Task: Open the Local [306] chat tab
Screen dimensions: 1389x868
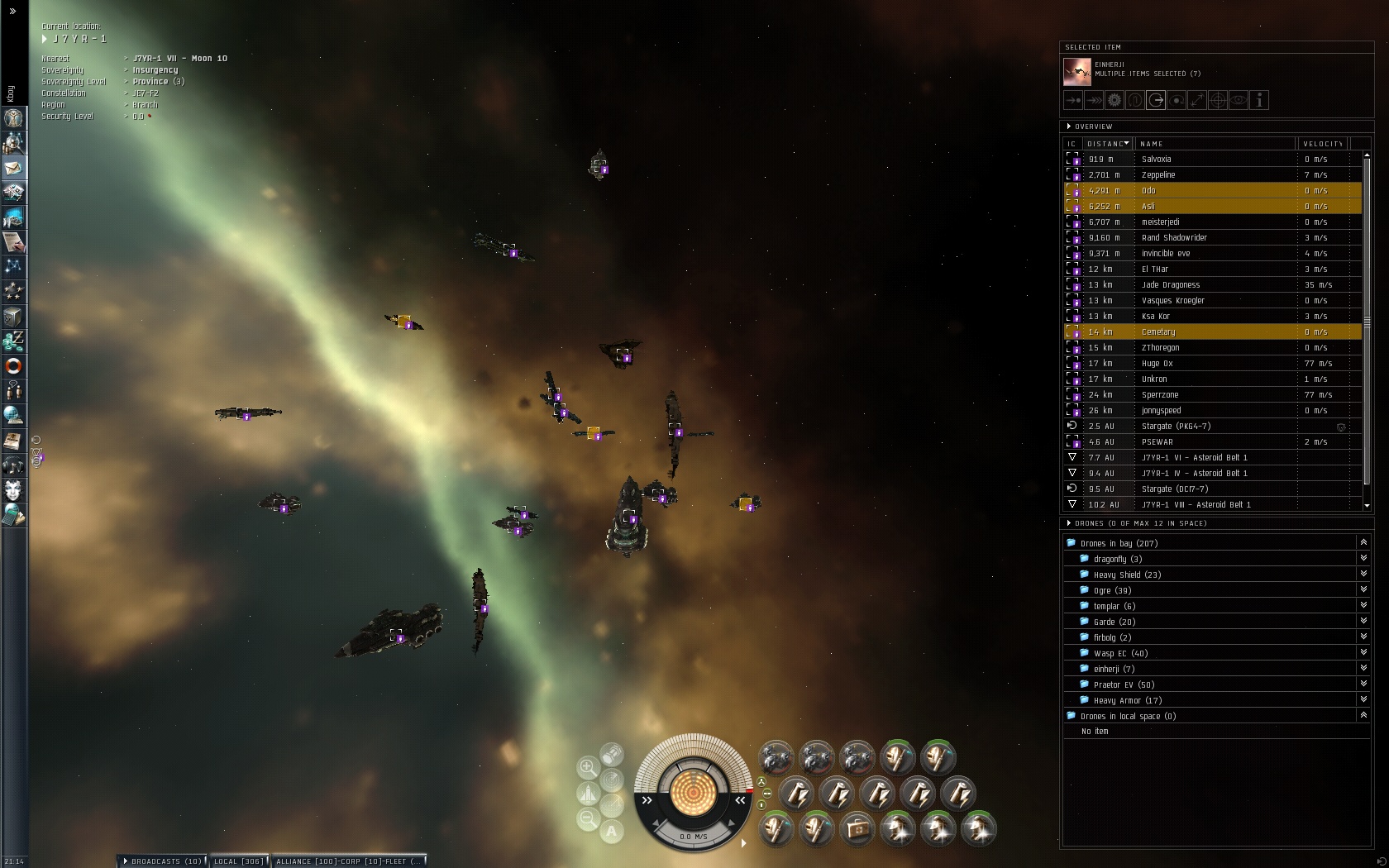Action: pyautogui.click(x=238, y=861)
